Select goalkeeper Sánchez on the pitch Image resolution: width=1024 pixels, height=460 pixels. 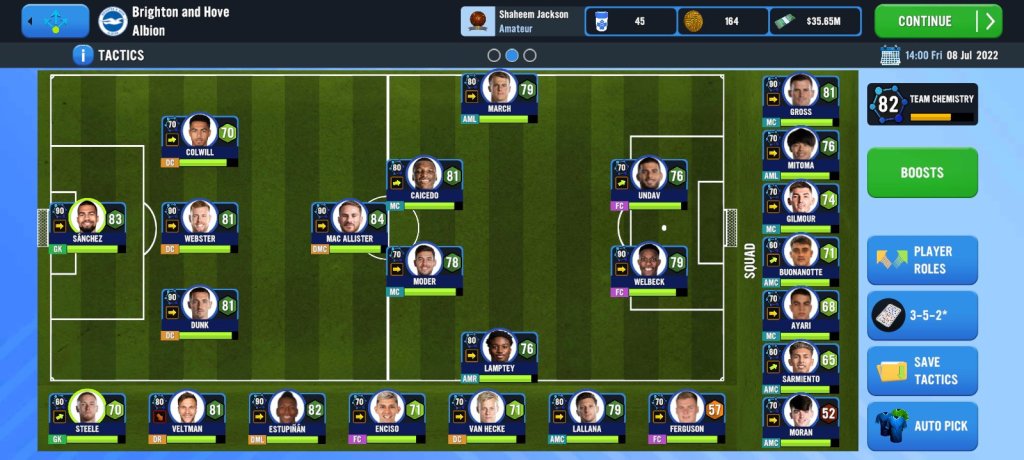click(88, 225)
